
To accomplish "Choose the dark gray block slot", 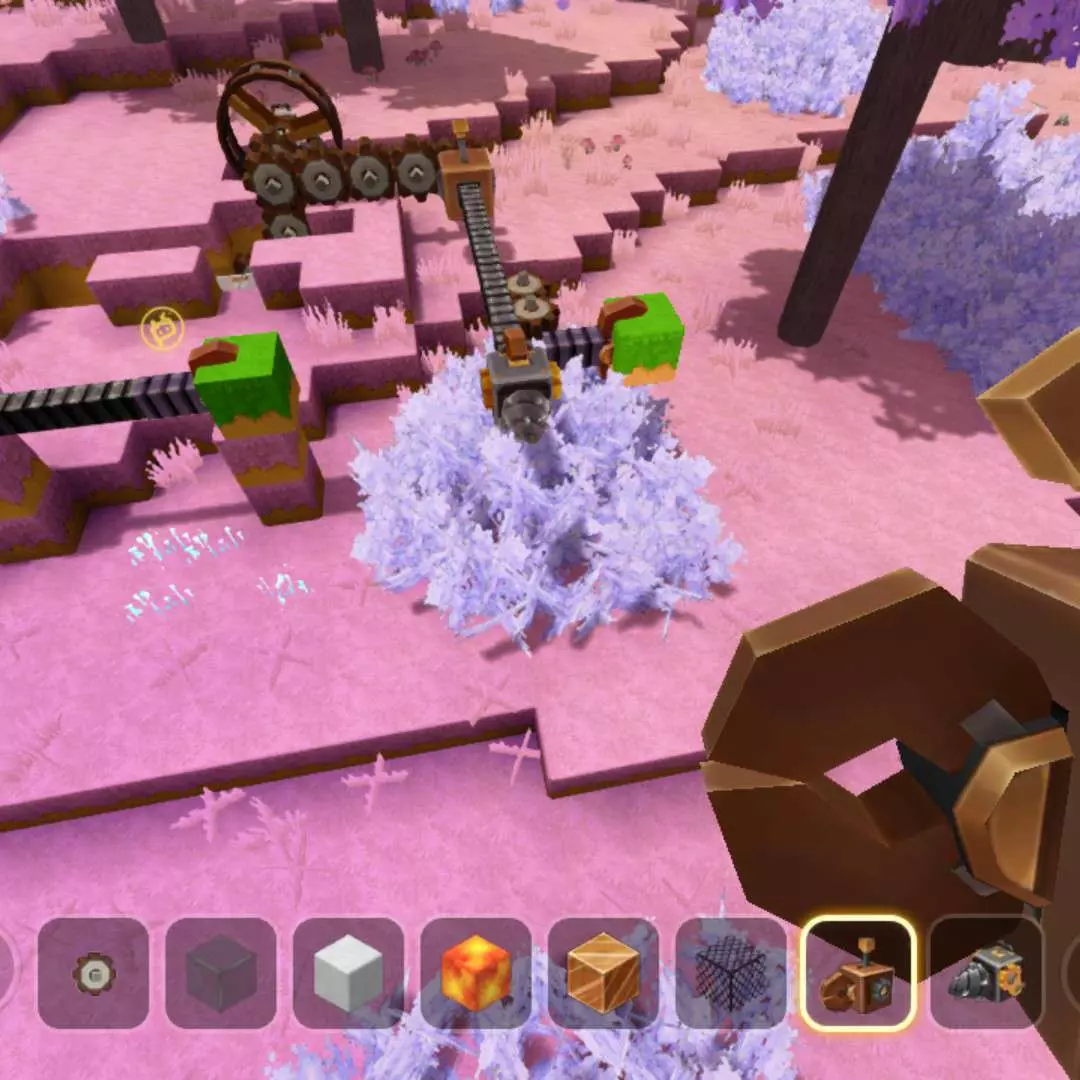I will pos(221,973).
